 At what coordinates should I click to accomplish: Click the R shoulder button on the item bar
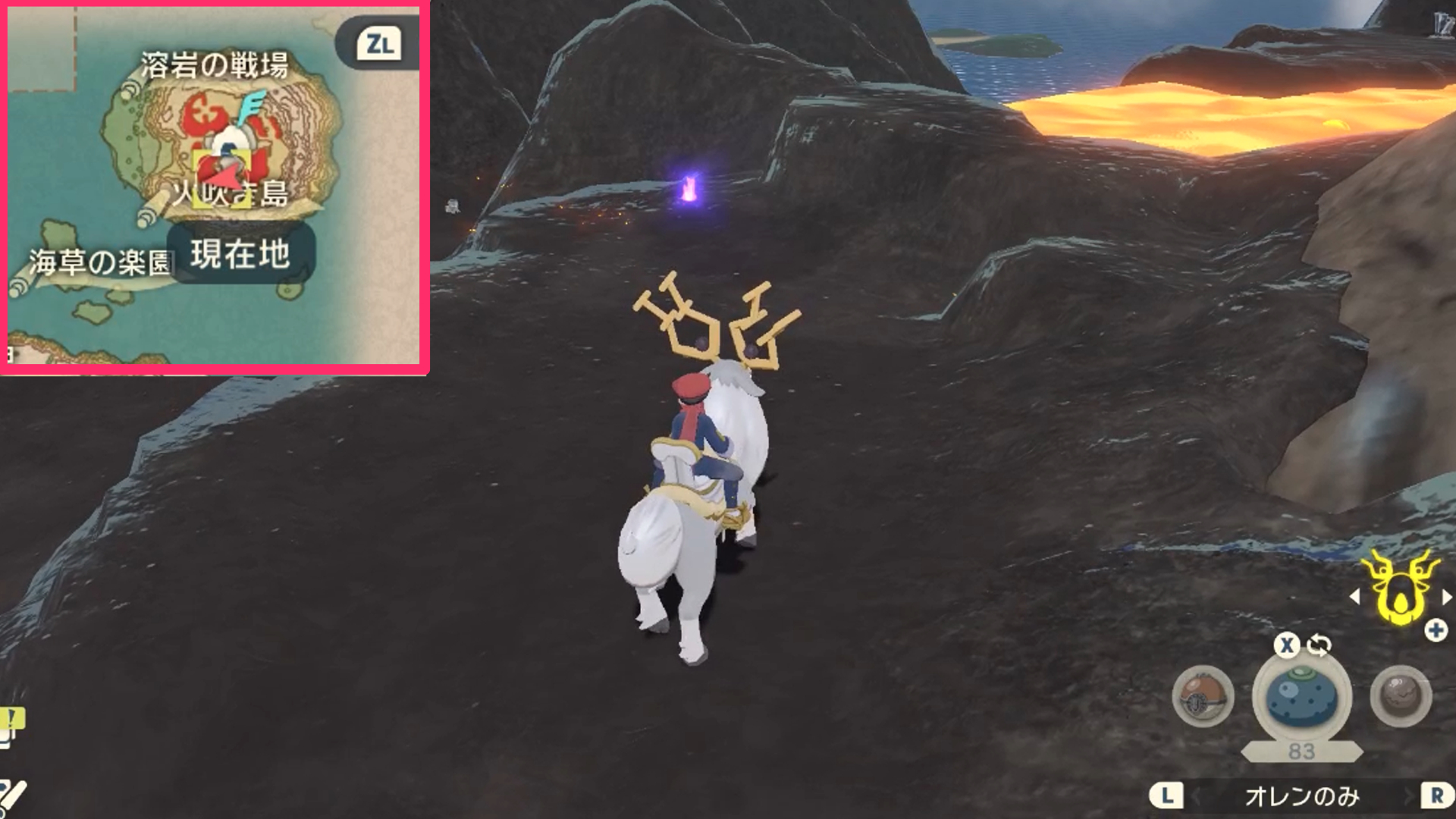tap(1438, 795)
